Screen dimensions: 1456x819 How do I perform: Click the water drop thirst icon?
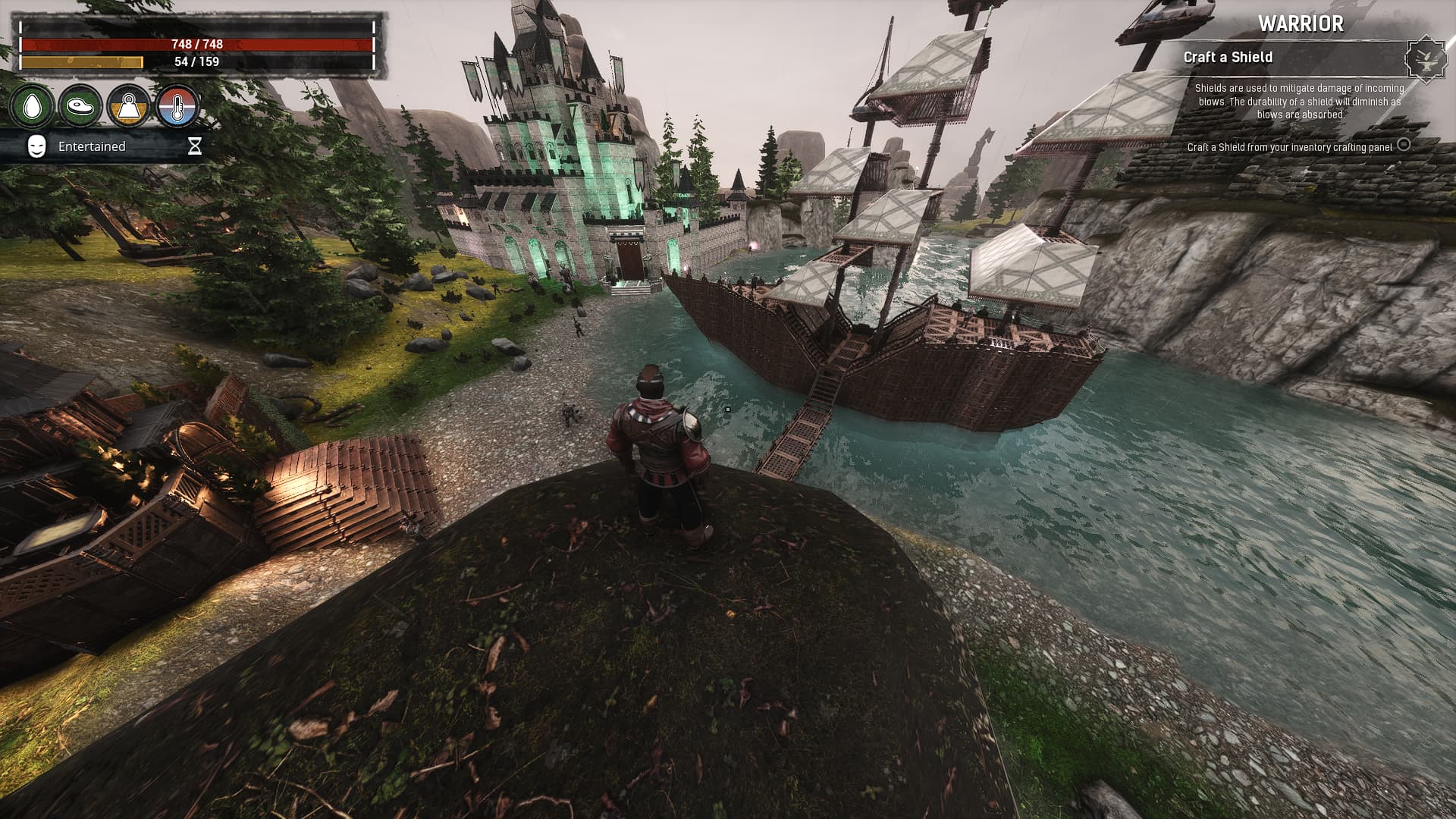pyautogui.click(x=32, y=106)
